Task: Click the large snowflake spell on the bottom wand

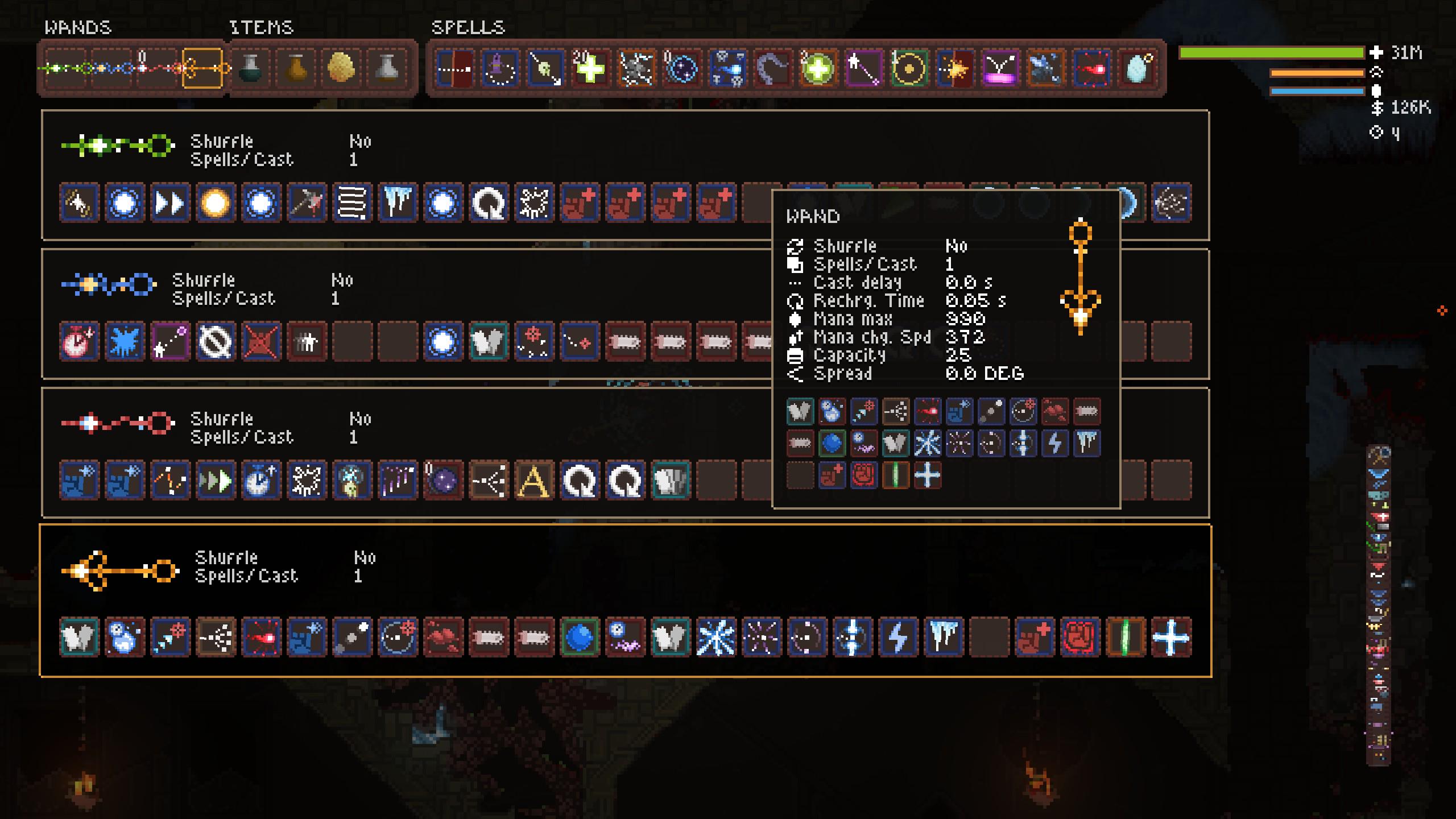Action: 717,637
